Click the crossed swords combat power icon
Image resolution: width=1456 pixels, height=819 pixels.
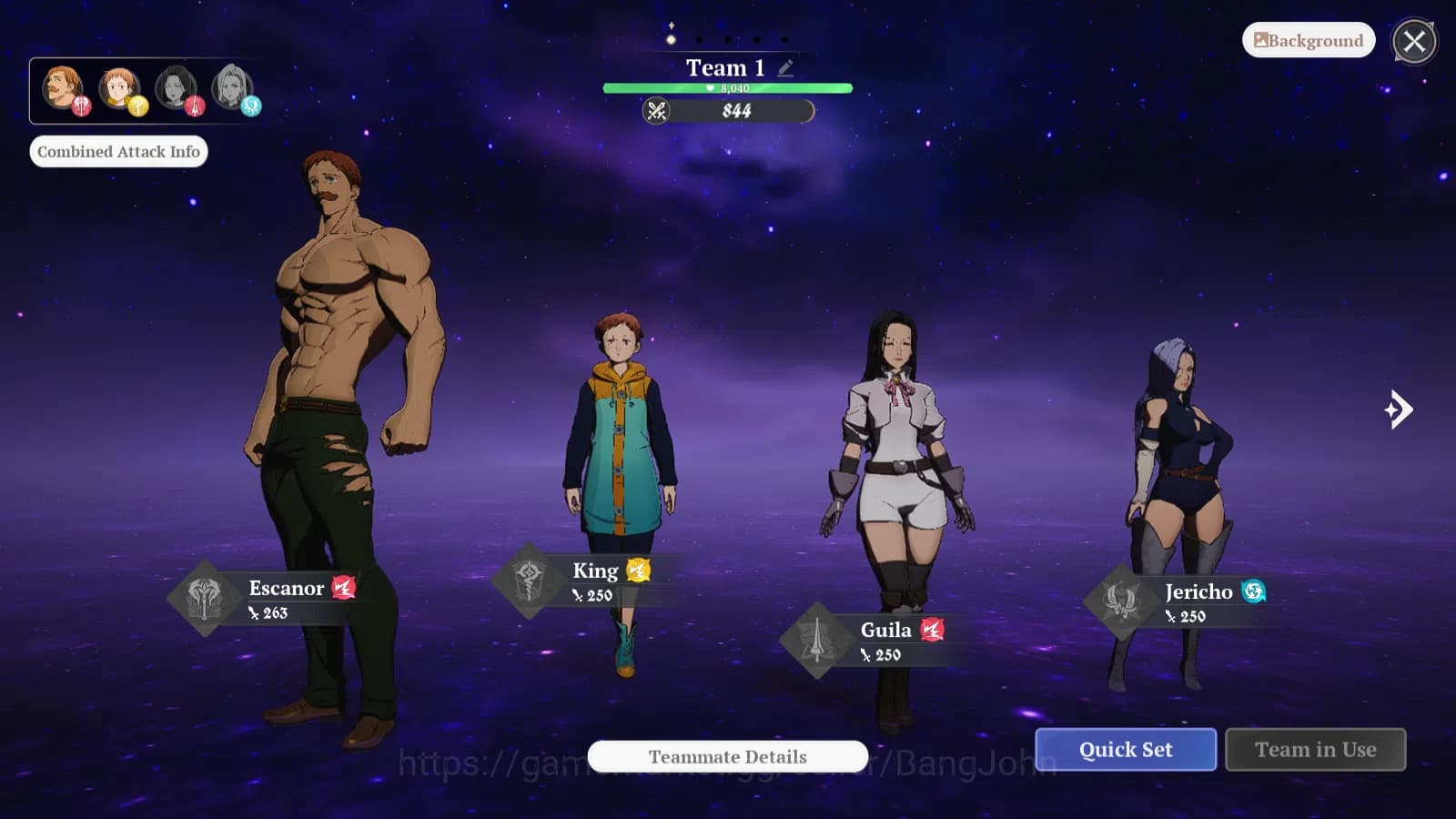(658, 111)
